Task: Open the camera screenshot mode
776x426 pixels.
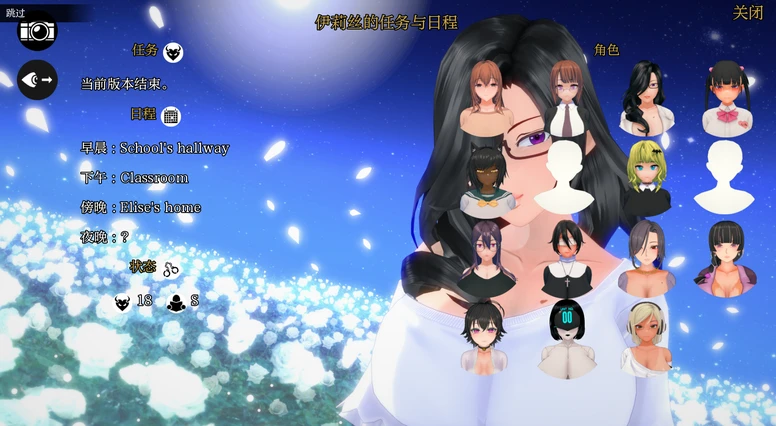Action: click(37, 31)
